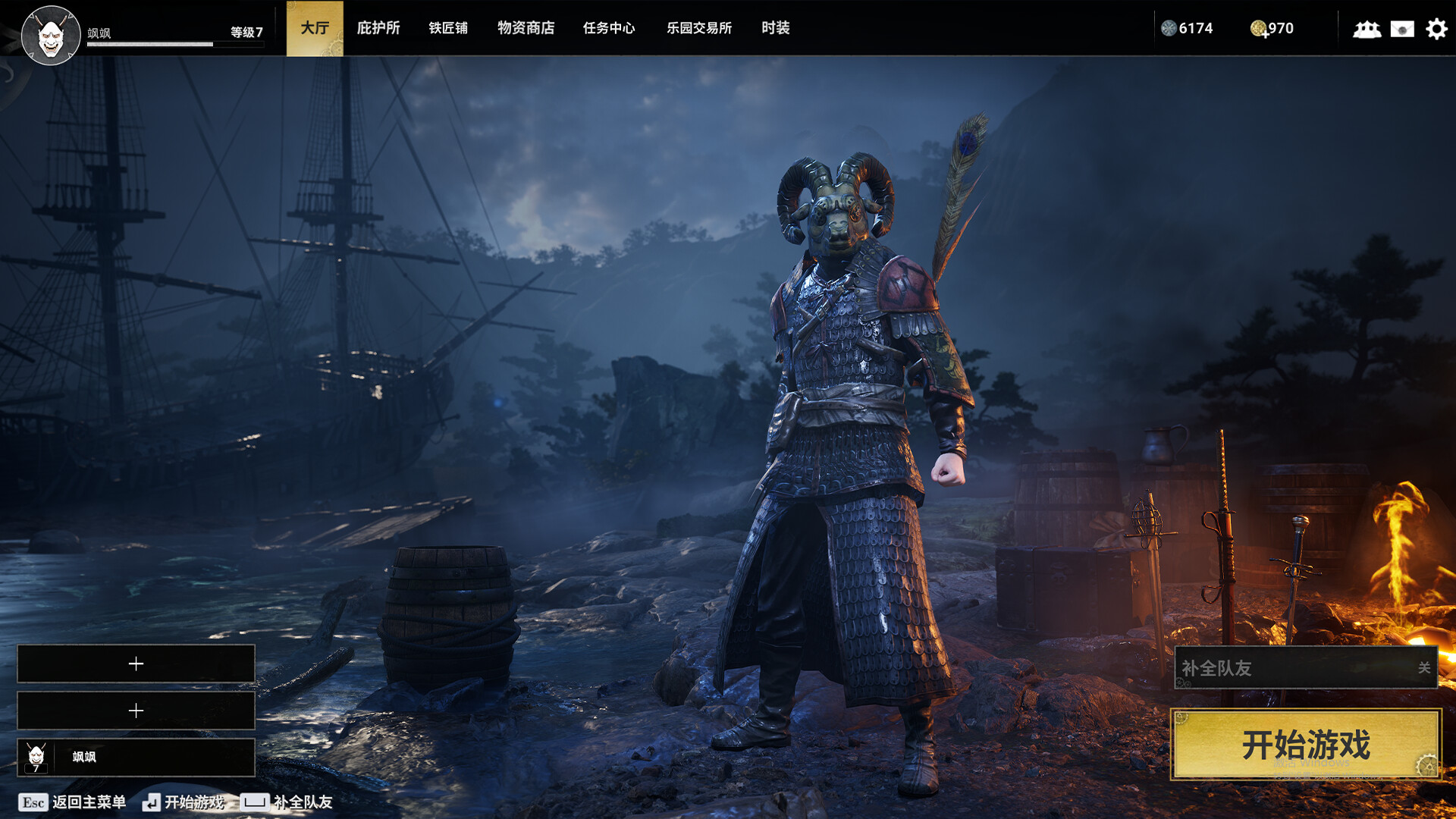
Task: Open the friends/team icon in top bar
Action: click(1367, 30)
